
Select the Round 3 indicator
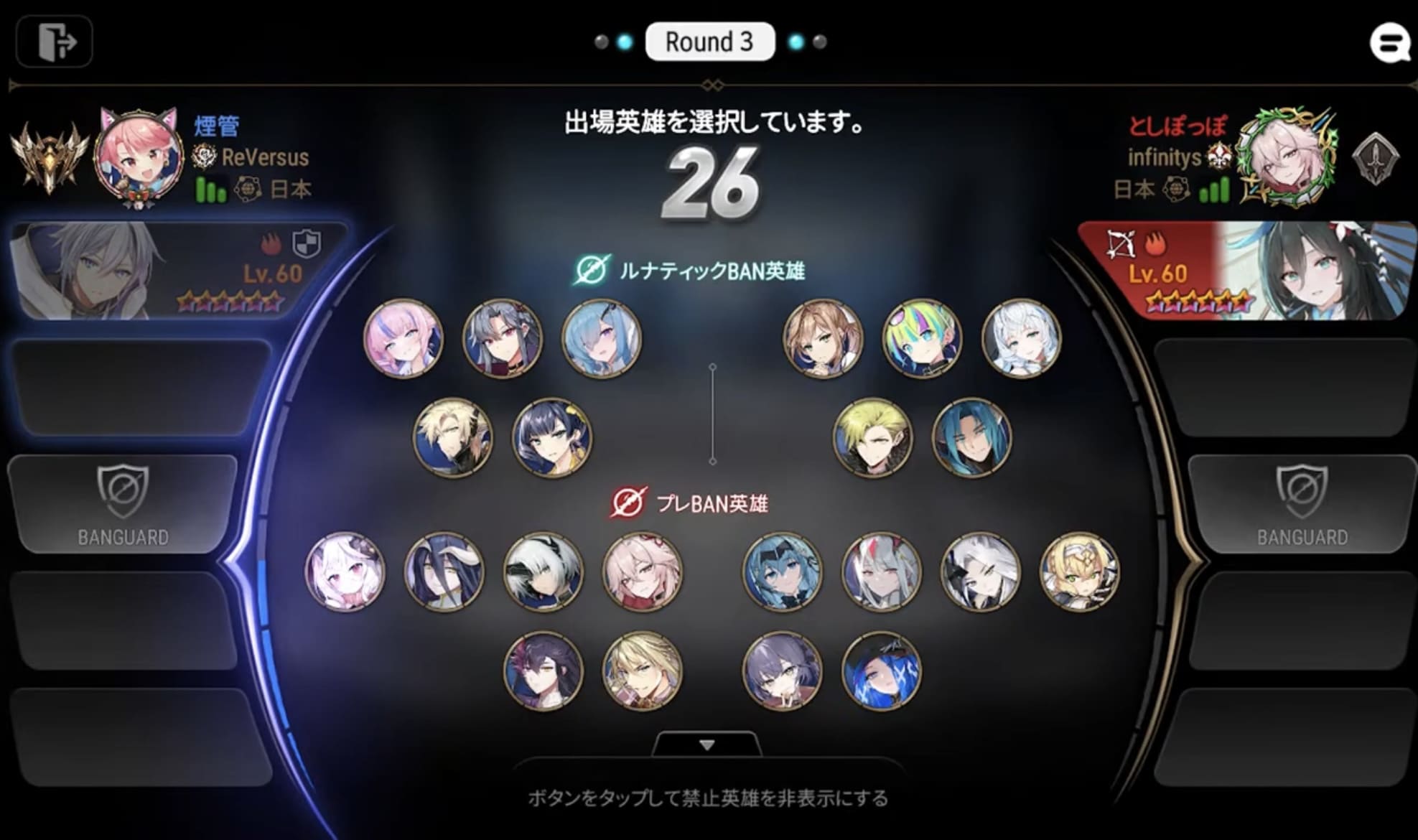[x=709, y=42]
